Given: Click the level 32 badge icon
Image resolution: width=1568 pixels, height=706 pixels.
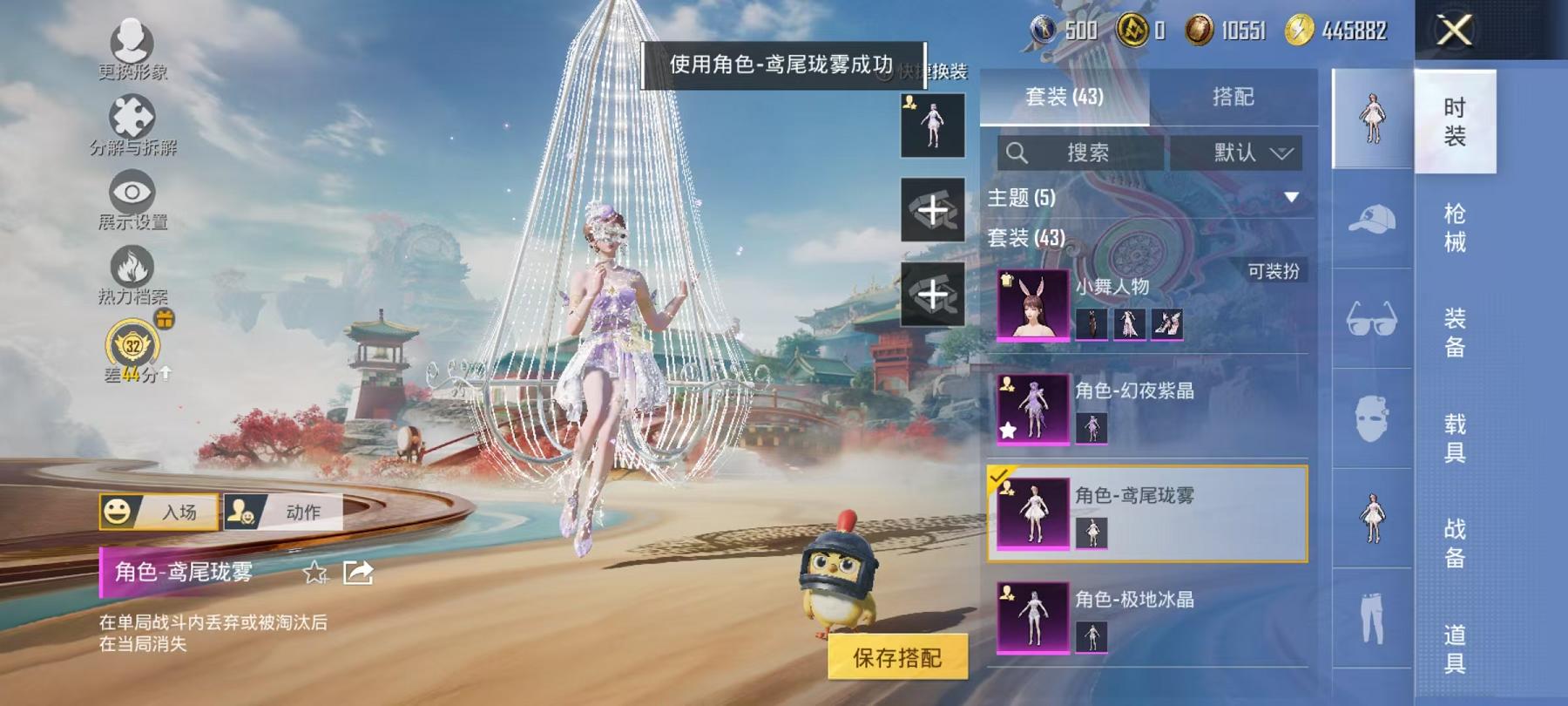Looking at the screenshot, I should click(132, 346).
